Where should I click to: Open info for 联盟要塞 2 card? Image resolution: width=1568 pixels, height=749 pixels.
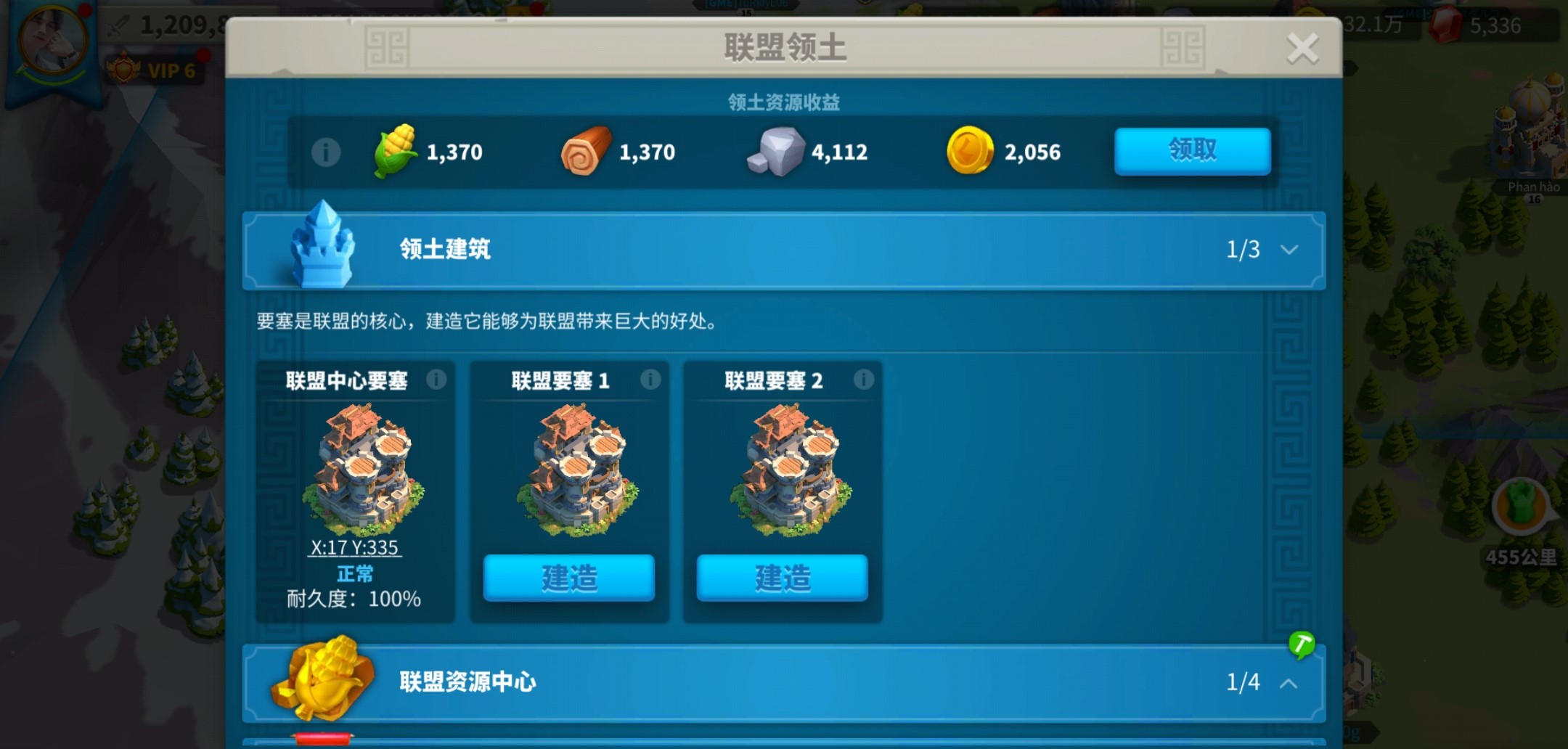pyautogui.click(x=862, y=380)
